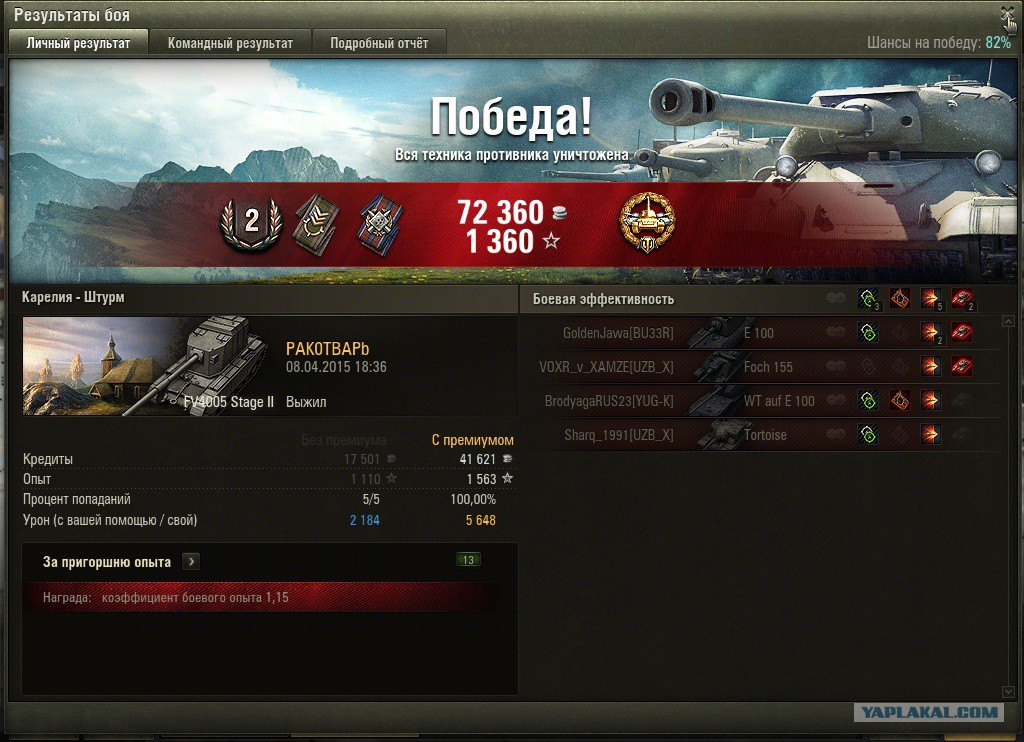Screen dimensions: 1024x742
Task: Click the scroll-up arrow of the efficiency list
Action: point(1008,322)
